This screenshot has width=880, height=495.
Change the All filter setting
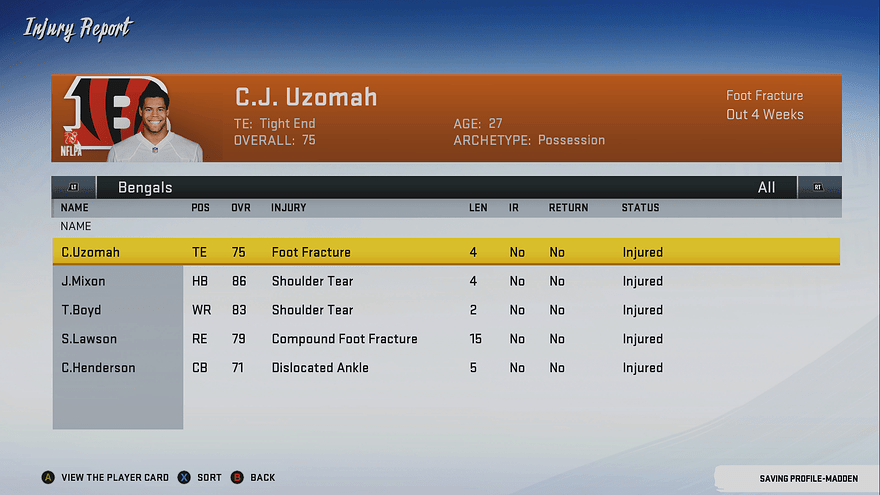[x=767, y=187]
